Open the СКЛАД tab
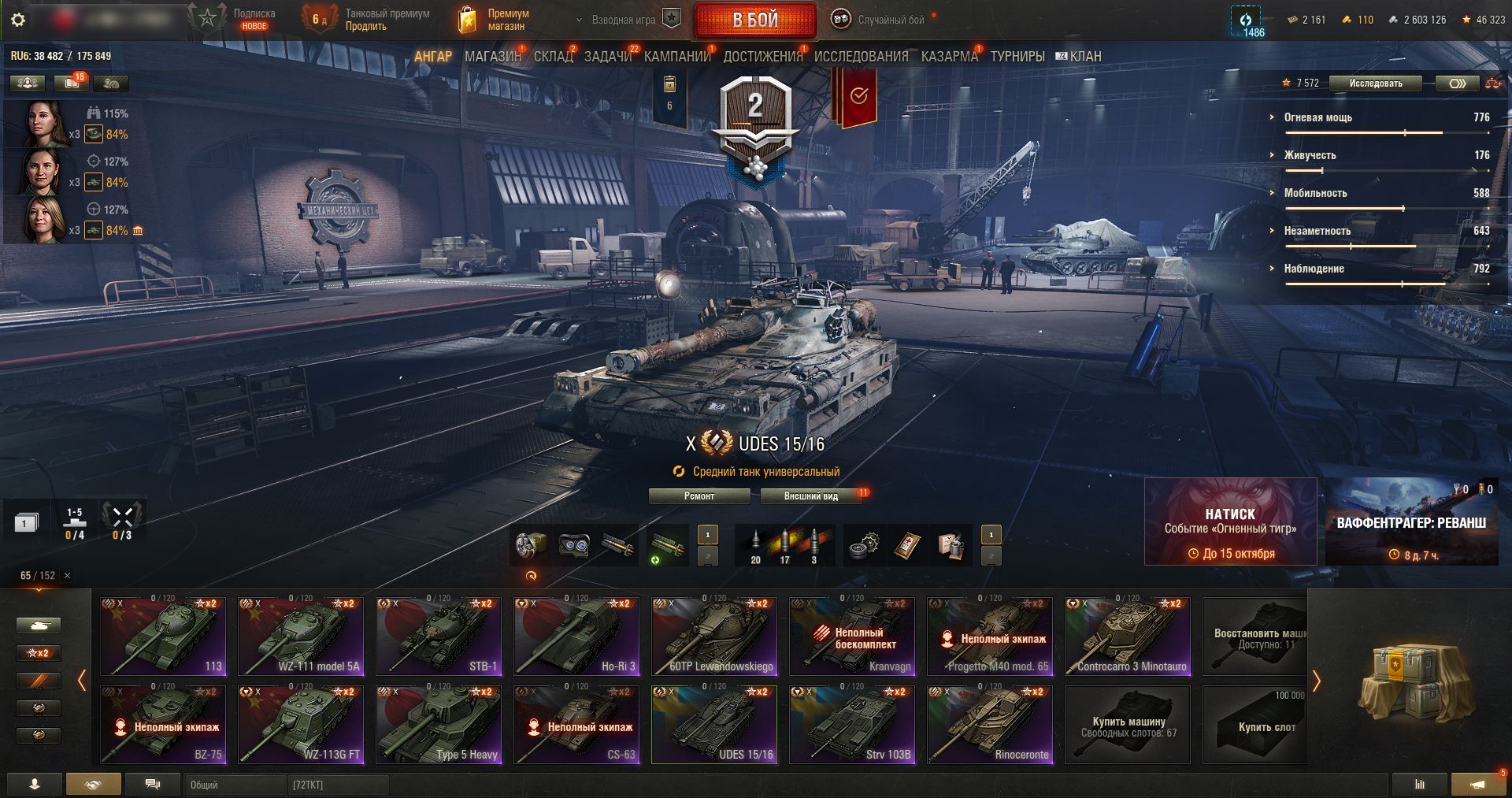The height and width of the screenshot is (798, 1512). point(553,57)
